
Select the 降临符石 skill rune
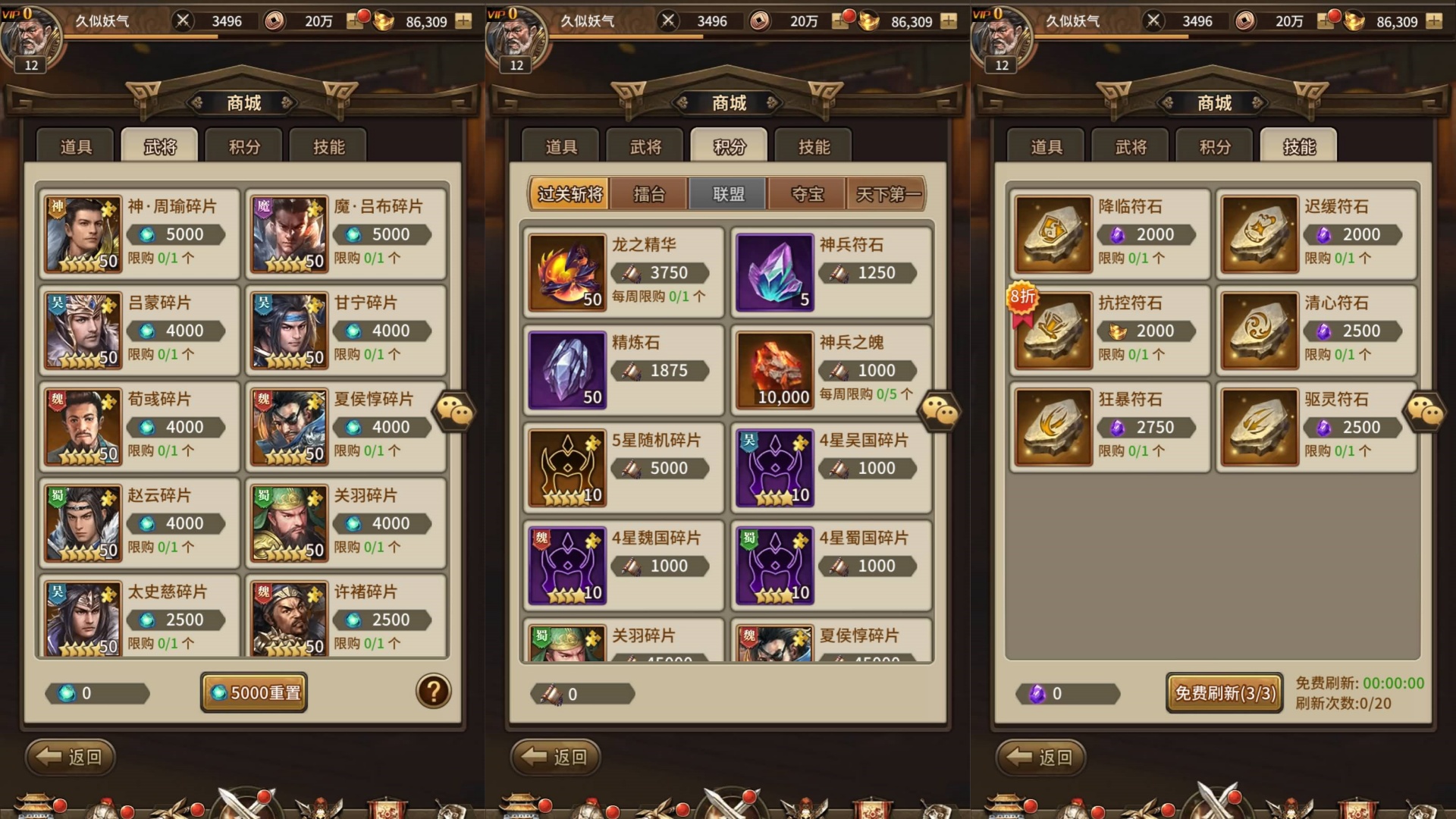(x=1108, y=234)
